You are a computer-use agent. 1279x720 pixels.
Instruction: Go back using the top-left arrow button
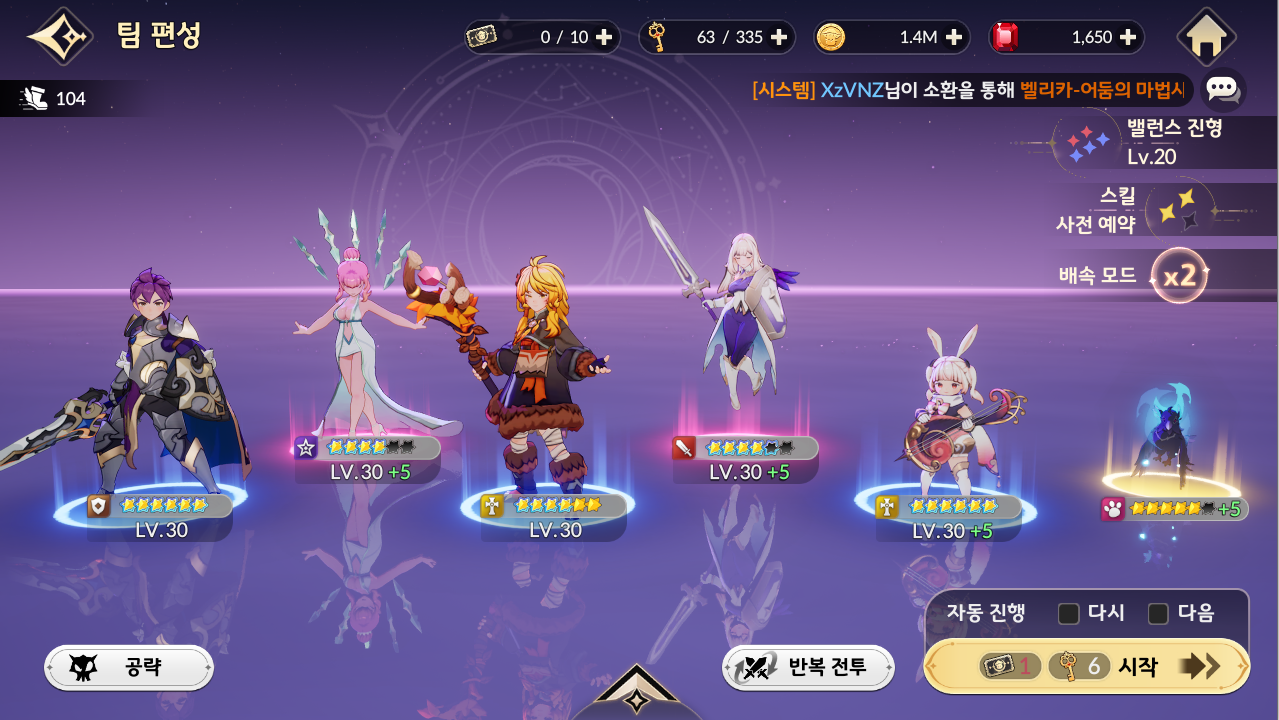click(59, 37)
